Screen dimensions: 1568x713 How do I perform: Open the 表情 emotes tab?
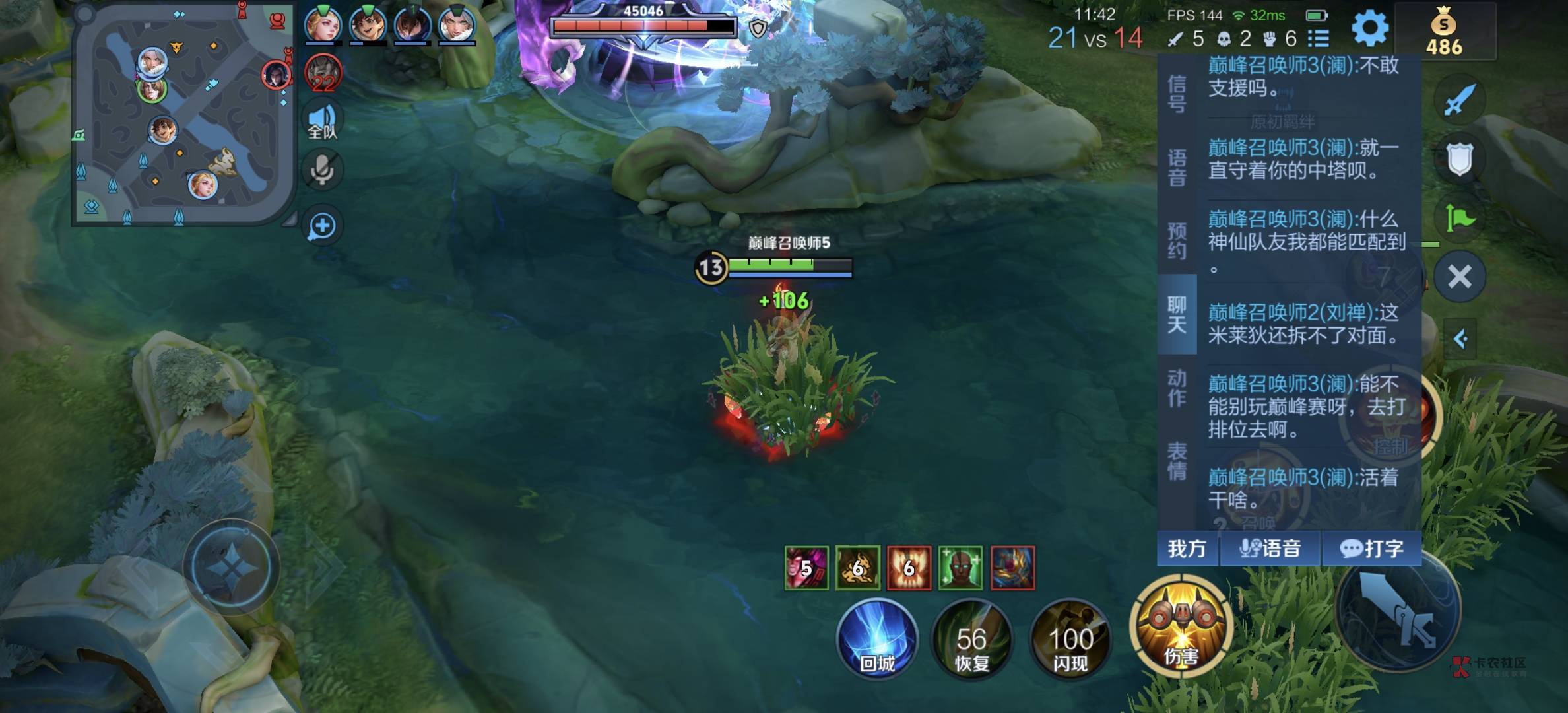(1177, 461)
